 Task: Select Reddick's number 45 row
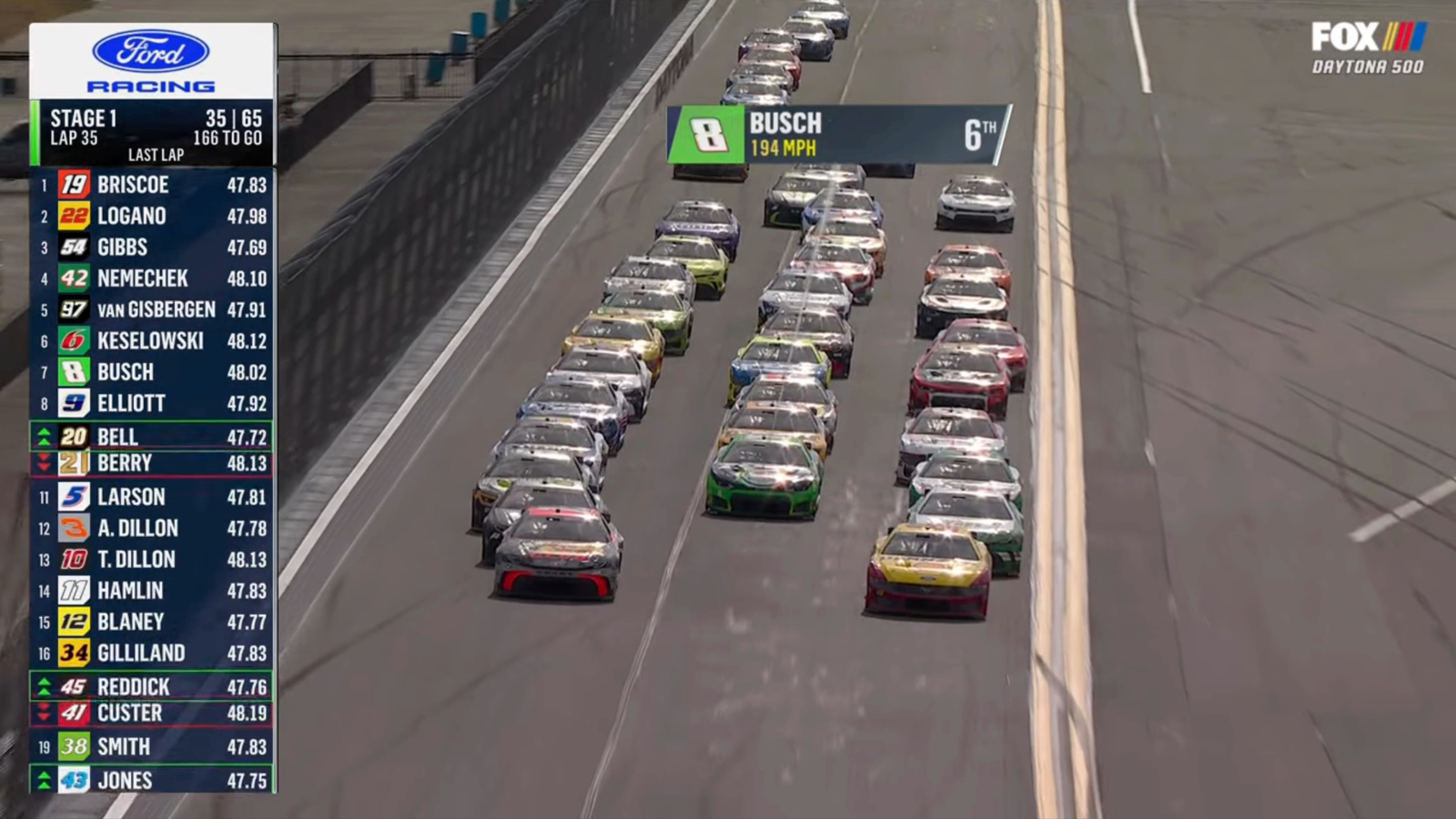153,687
